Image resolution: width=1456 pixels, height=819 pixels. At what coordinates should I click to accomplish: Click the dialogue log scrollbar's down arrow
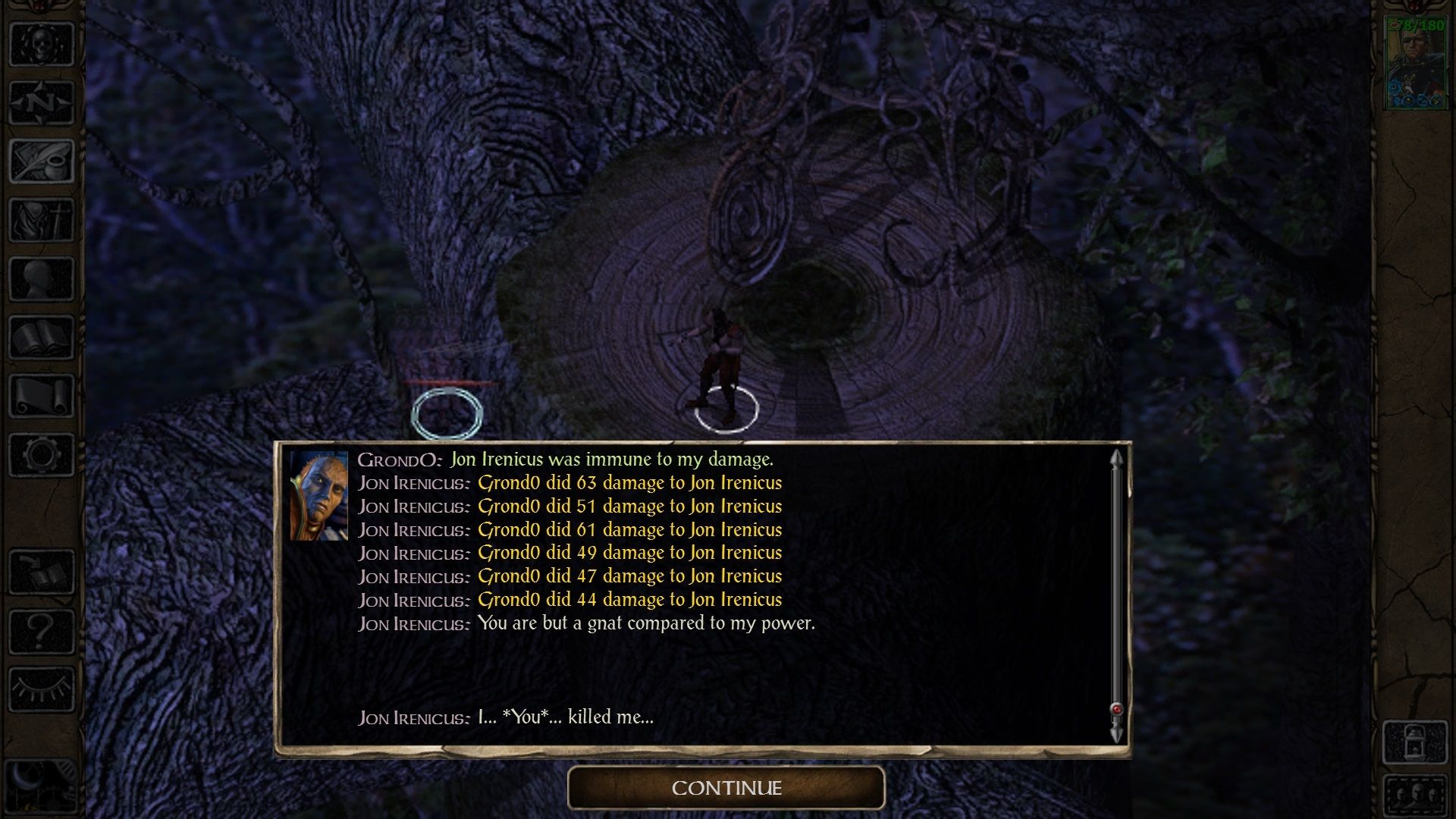tap(1116, 733)
